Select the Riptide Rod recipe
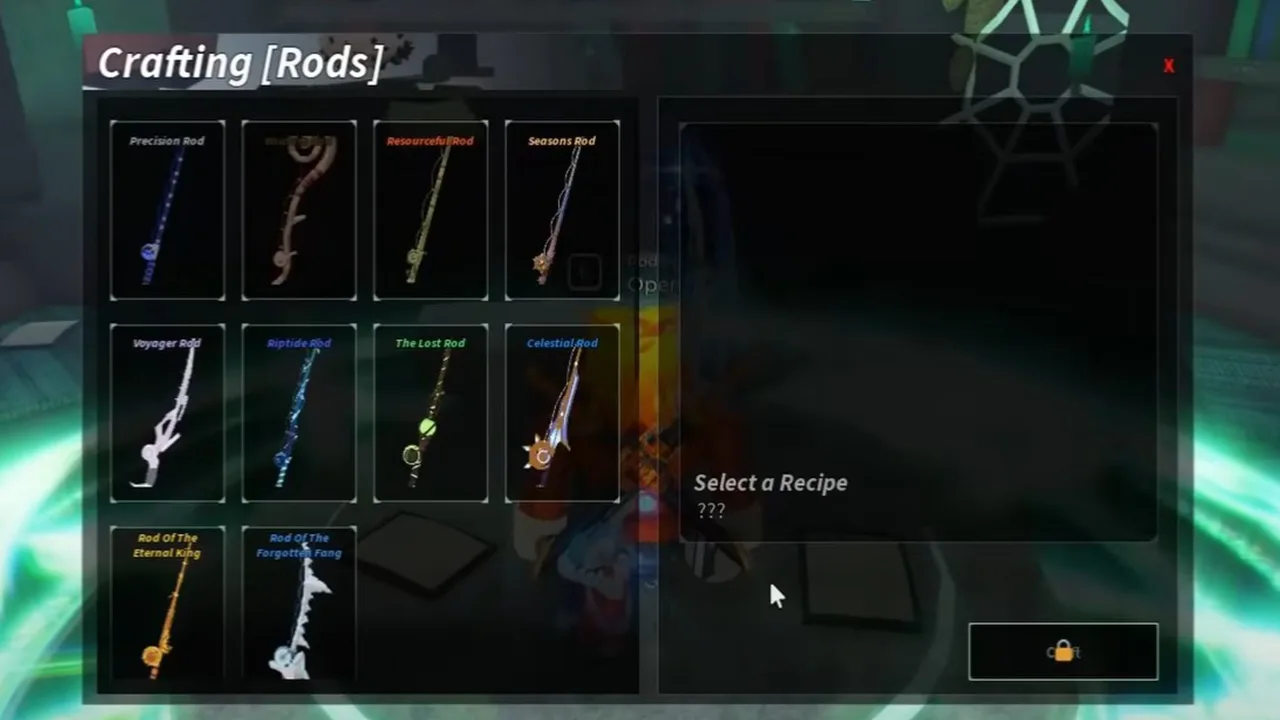 pos(298,411)
